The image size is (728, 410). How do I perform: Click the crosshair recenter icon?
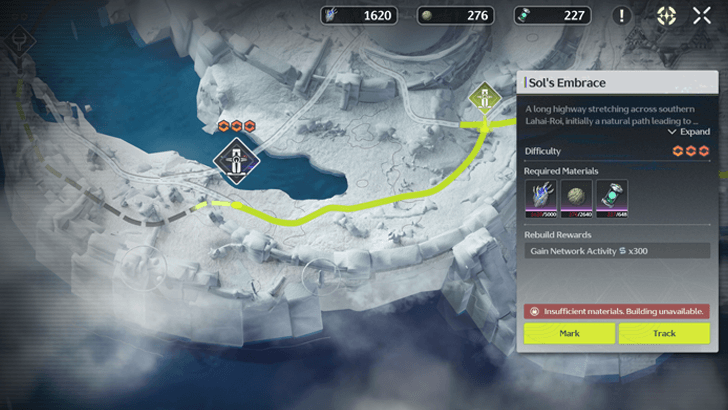tap(666, 15)
